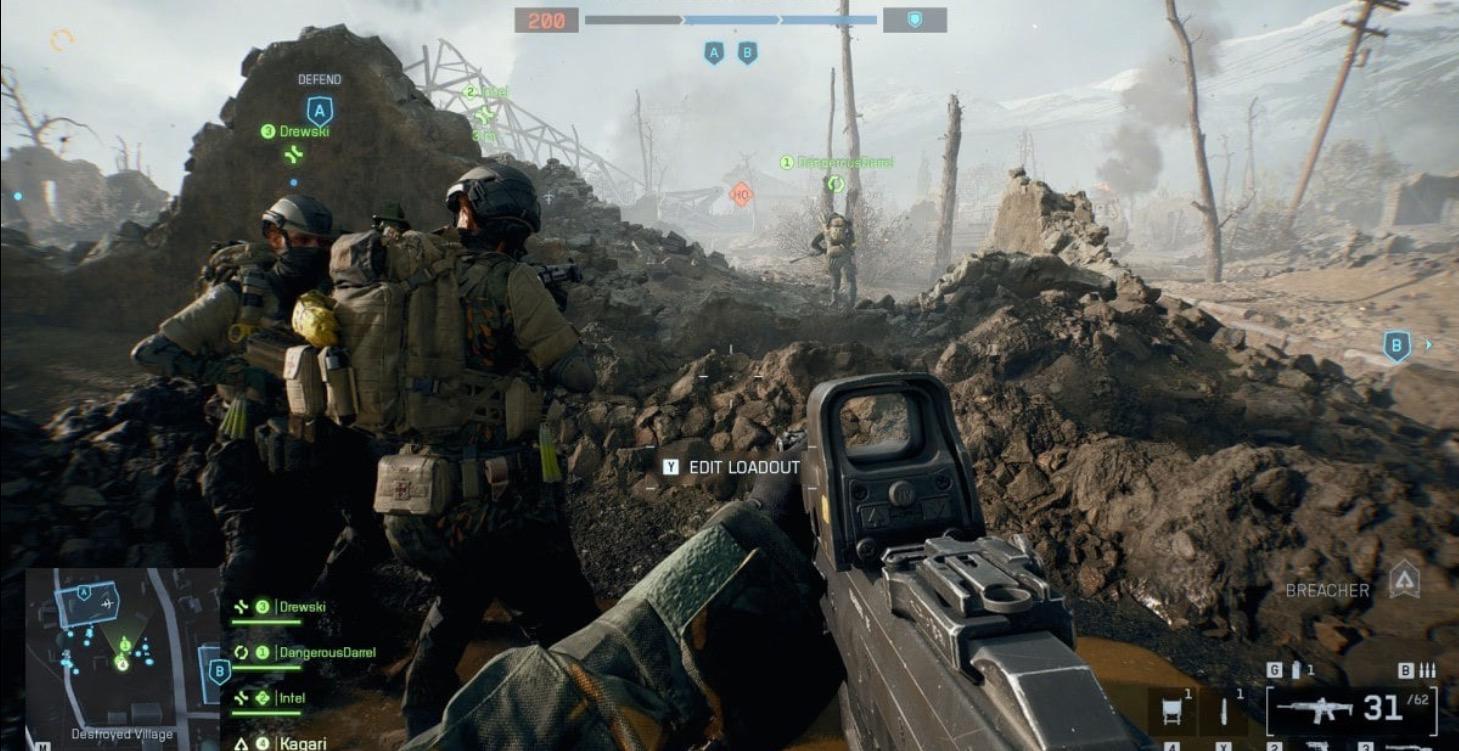
Task: Select the B objective marker with arrow
Action: [1397, 346]
